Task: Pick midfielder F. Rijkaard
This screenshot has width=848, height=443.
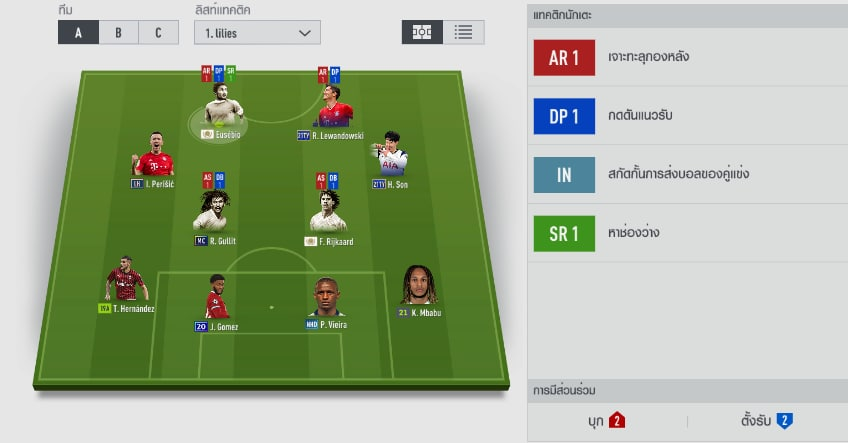Action: click(328, 215)
